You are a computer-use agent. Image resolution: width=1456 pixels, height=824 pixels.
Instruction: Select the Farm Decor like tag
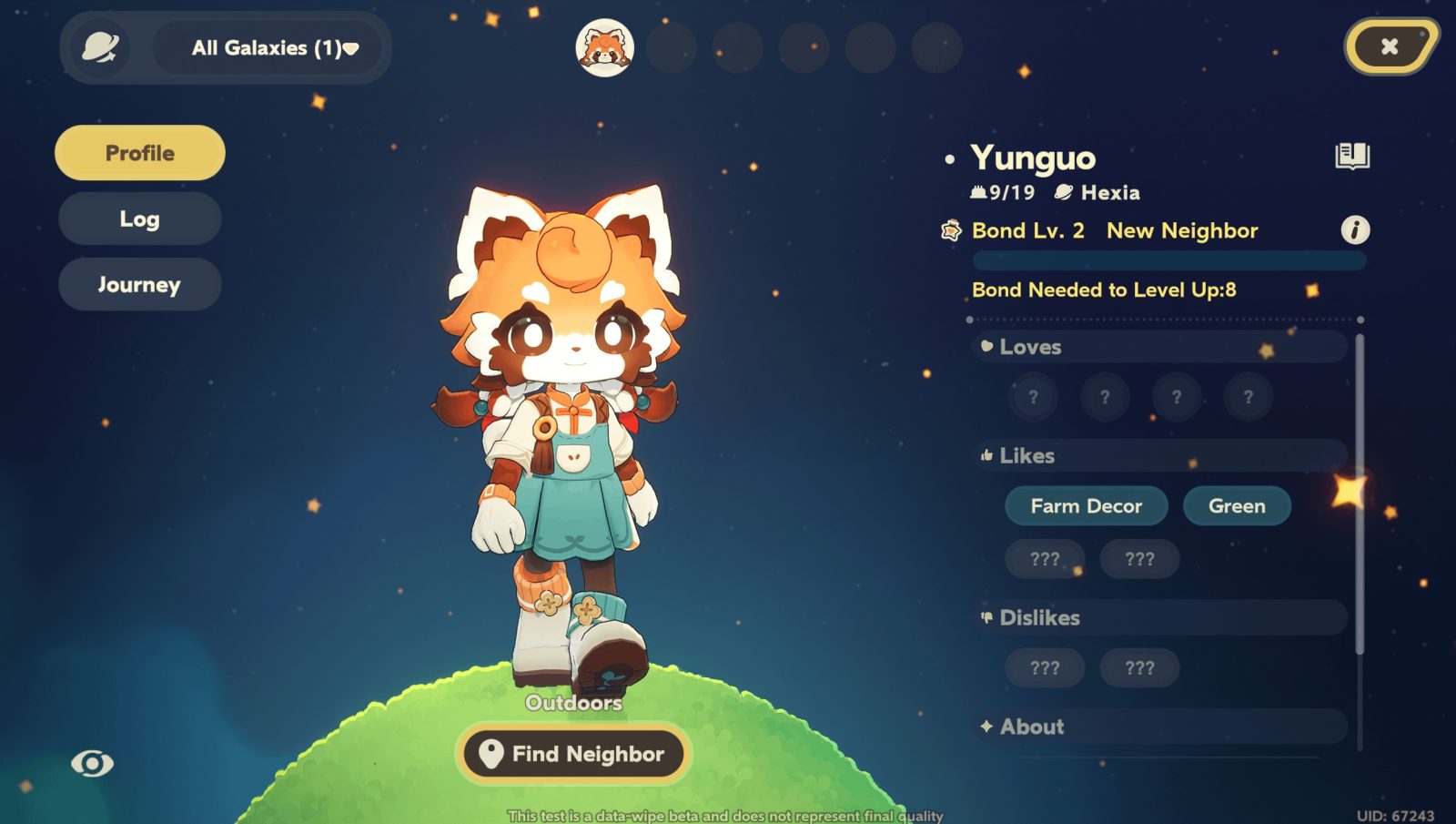(x=1086, y=506)
